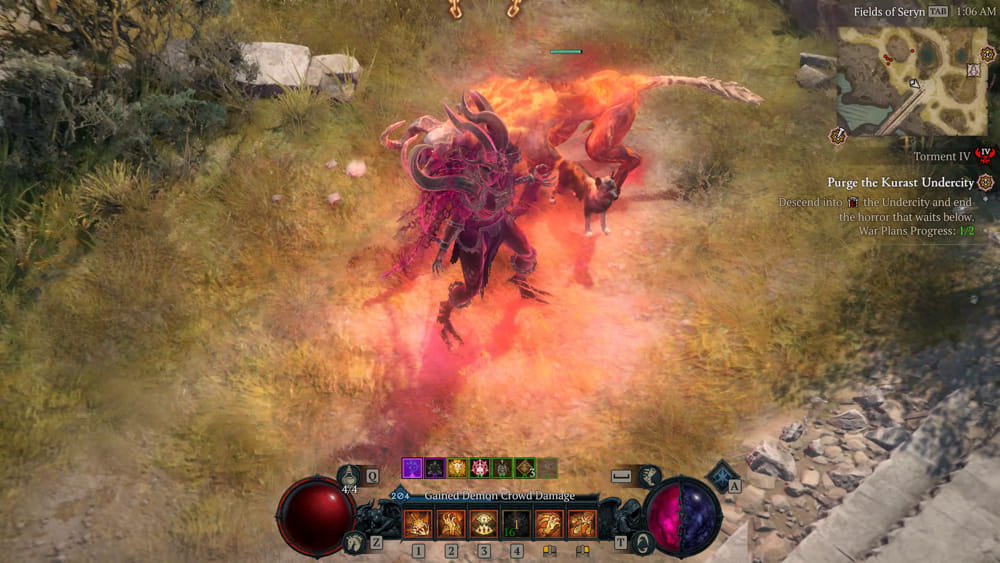The image size is (1000, 563).
Task: Activate the second skill slot ability
Action: (450, 524)
